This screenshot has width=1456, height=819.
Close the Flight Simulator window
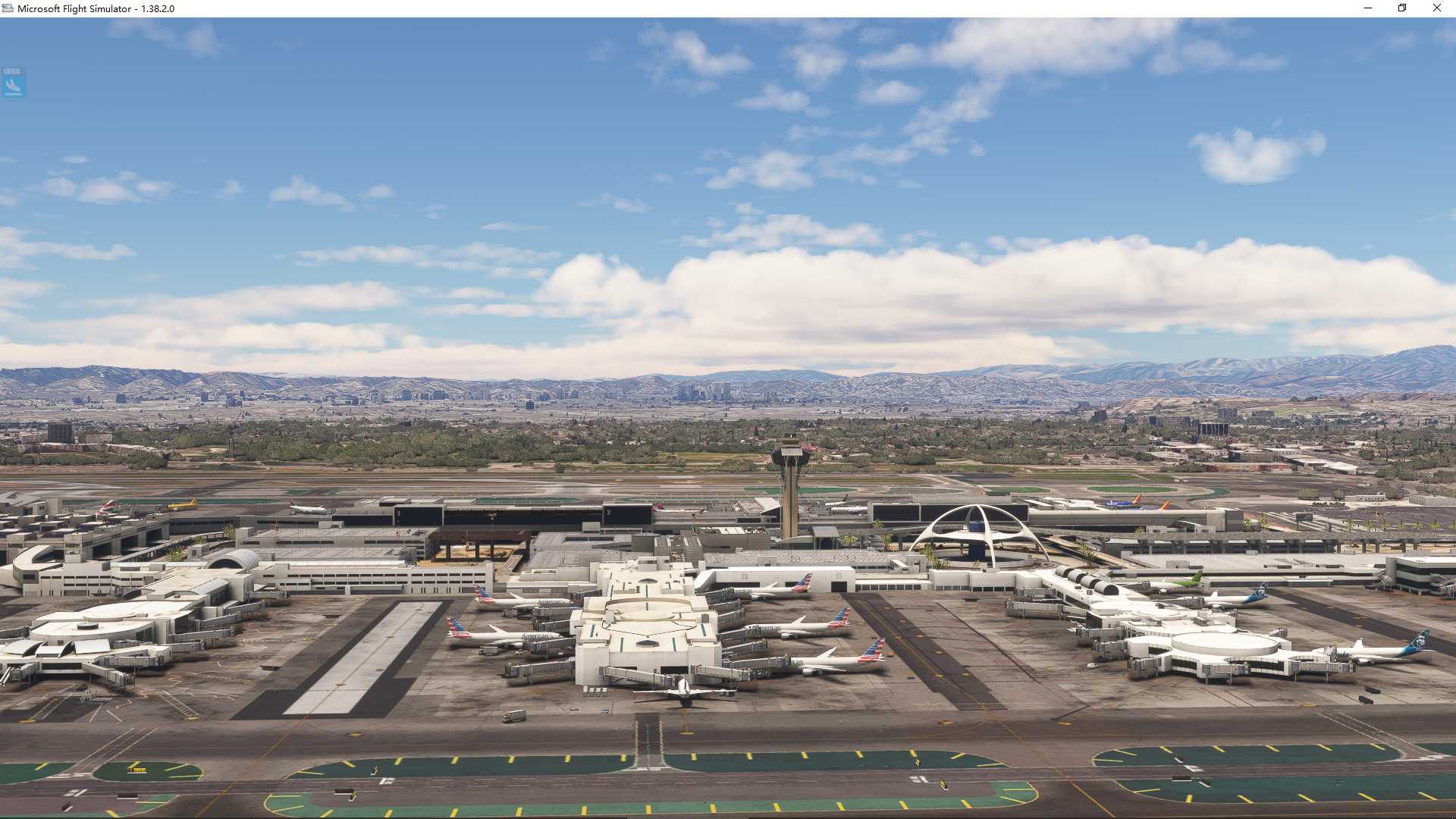tap(1436, 8)
